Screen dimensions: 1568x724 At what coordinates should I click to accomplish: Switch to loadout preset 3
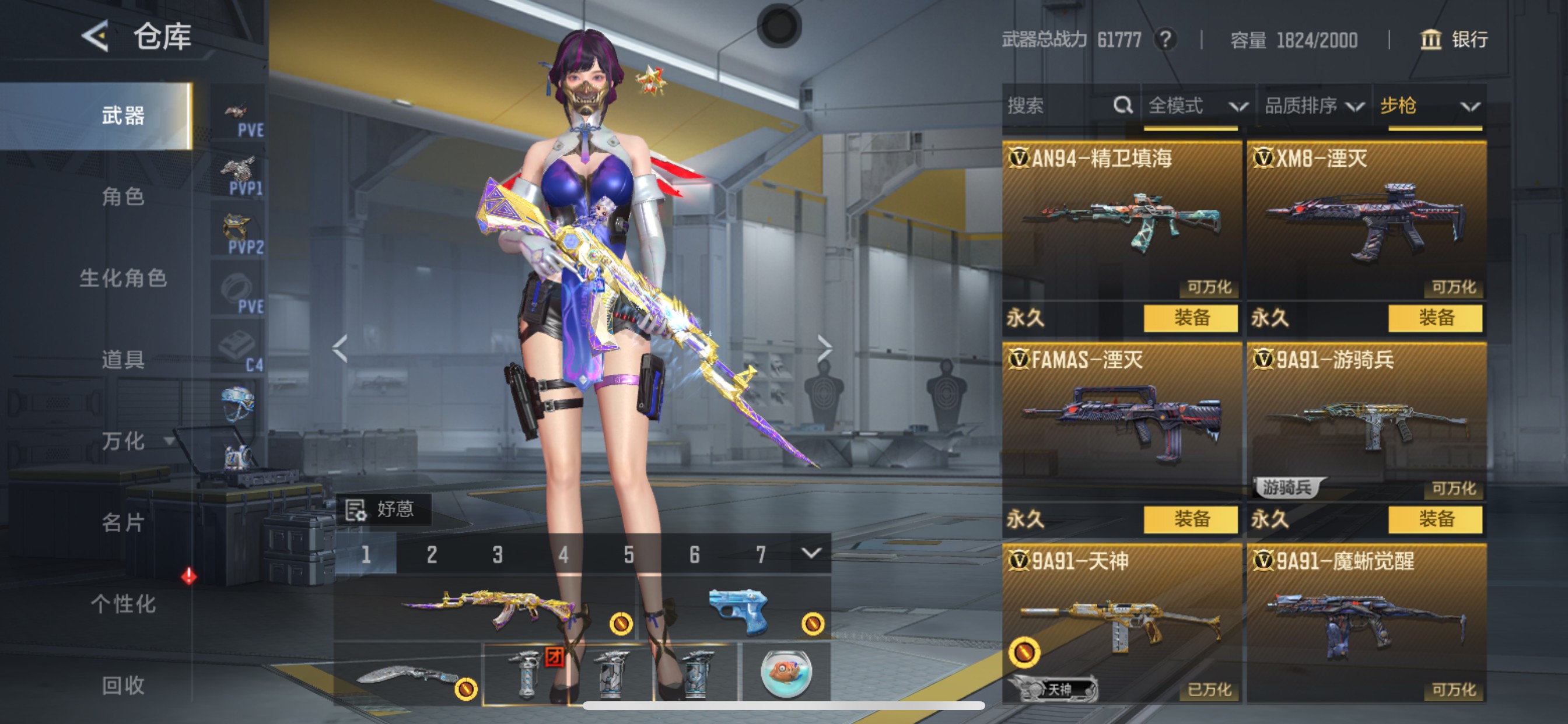(498, 554)
